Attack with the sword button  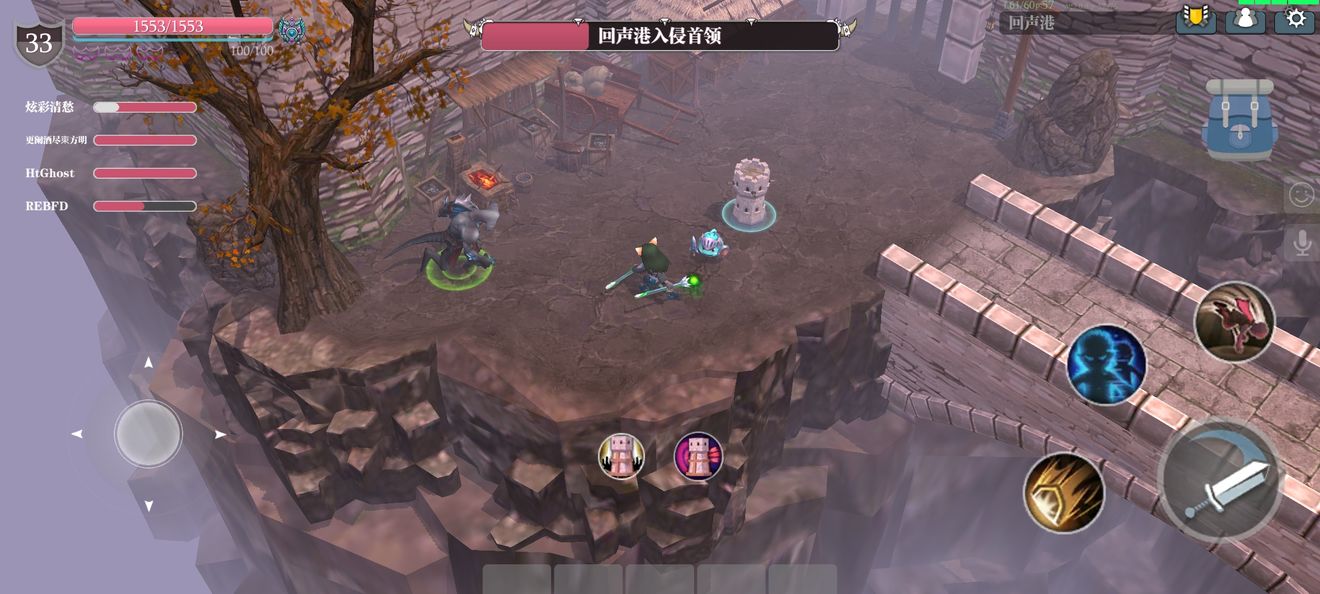point(1220,482)
